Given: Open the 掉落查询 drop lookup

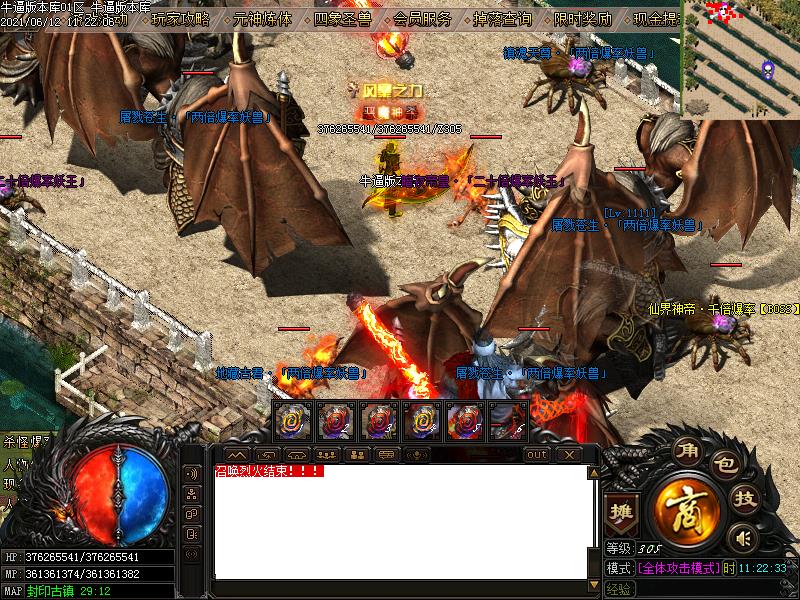Looking at the screenshot, I should (x=503, y=18).
